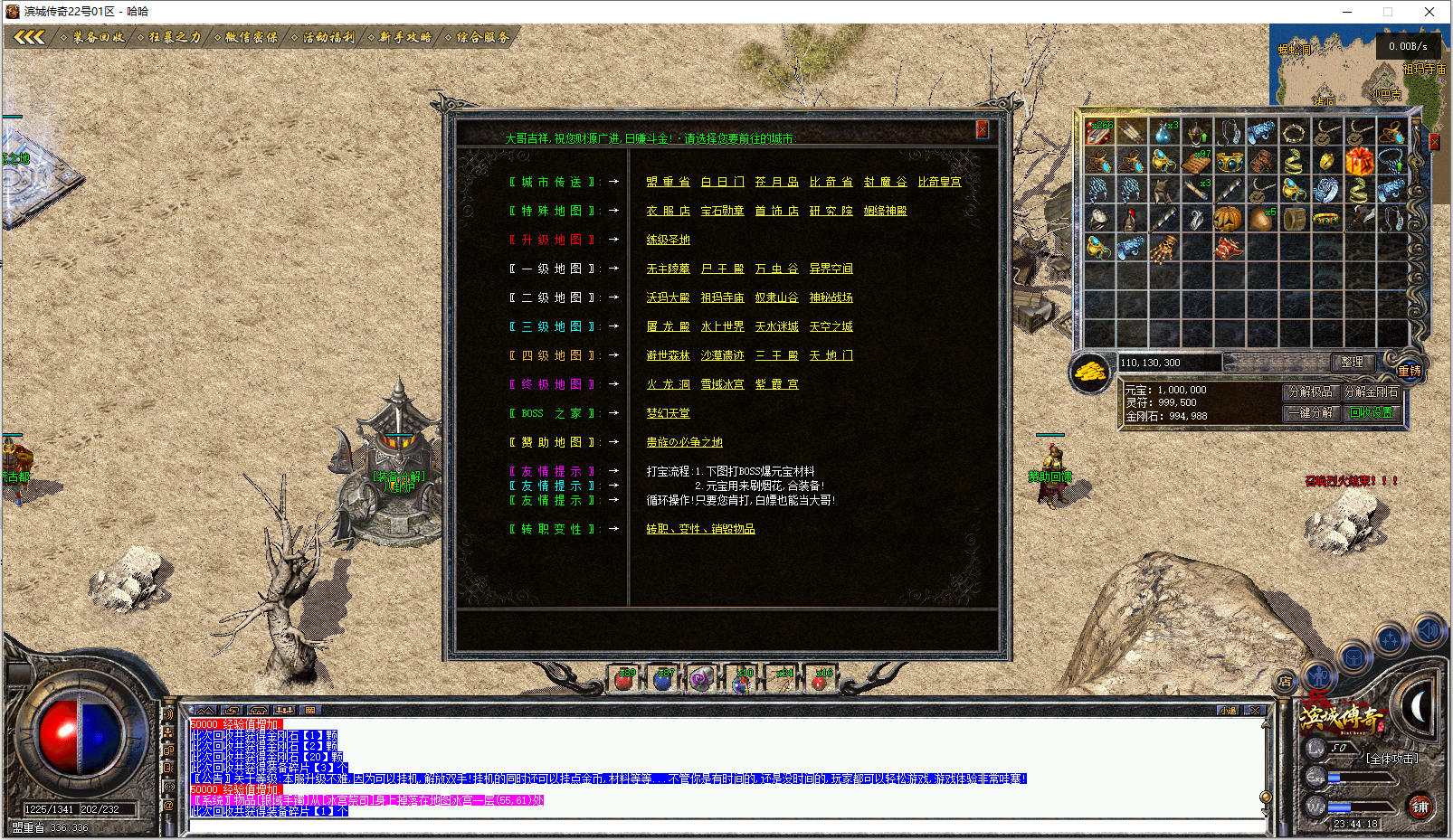1453x840 pixels.
Task: Teleport to 盟重省 city link
Action: pos(668,182)
